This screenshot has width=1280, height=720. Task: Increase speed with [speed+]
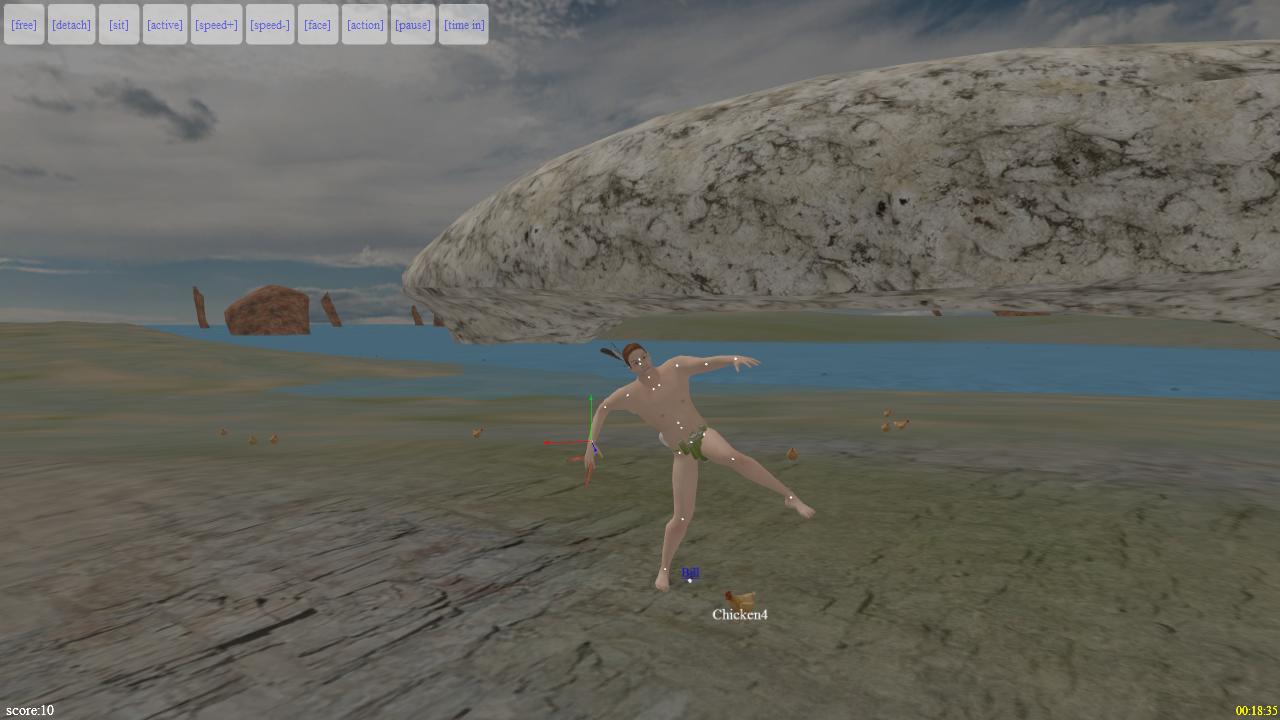217,24
